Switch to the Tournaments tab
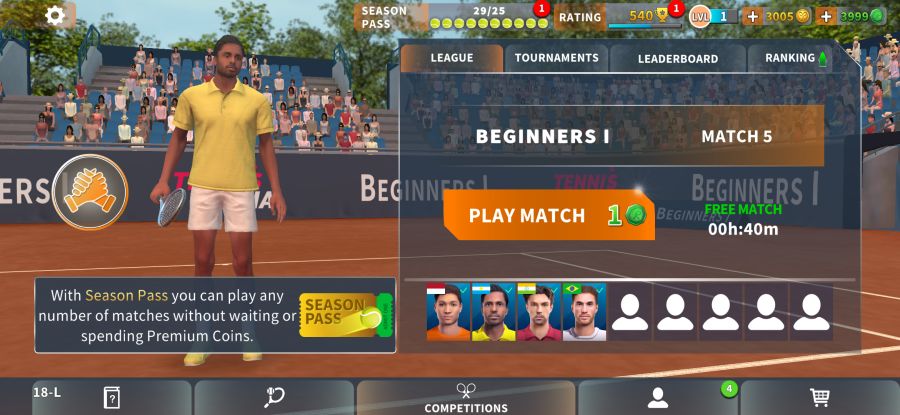Image resolution: width=900 pixels, height=415 pixels. 556,58
